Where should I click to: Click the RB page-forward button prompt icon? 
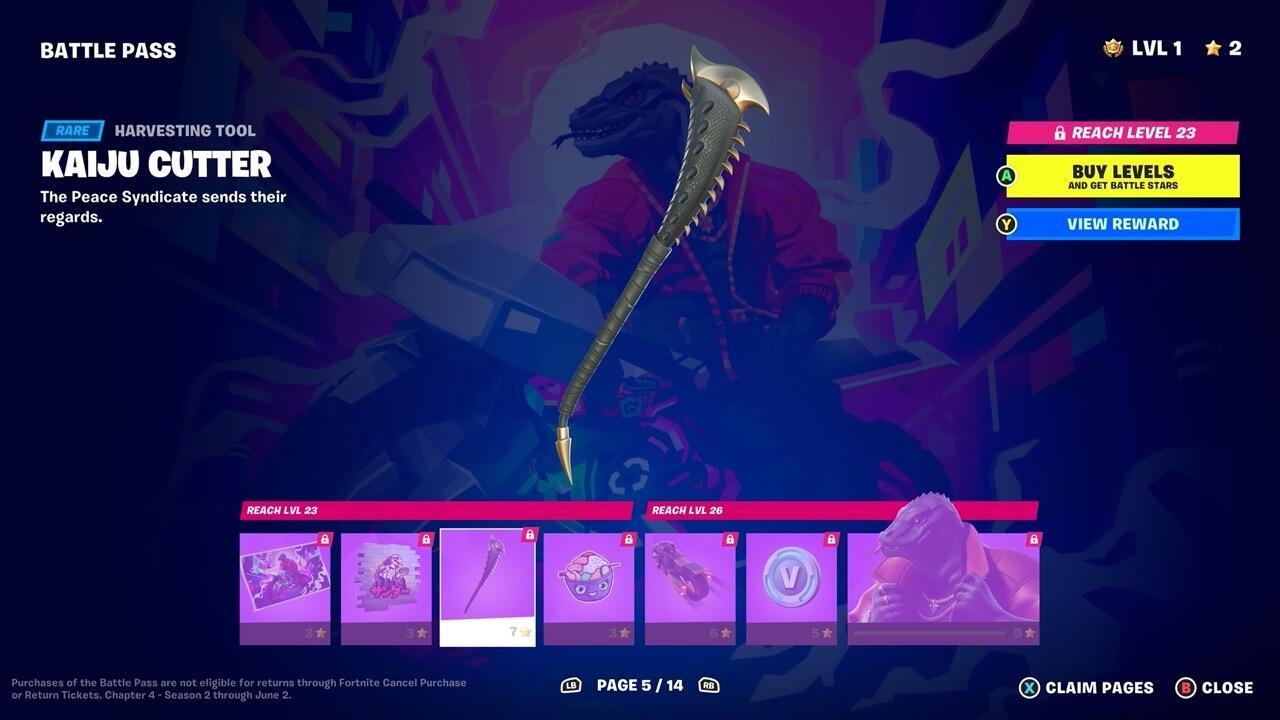(x=709, y=687)
